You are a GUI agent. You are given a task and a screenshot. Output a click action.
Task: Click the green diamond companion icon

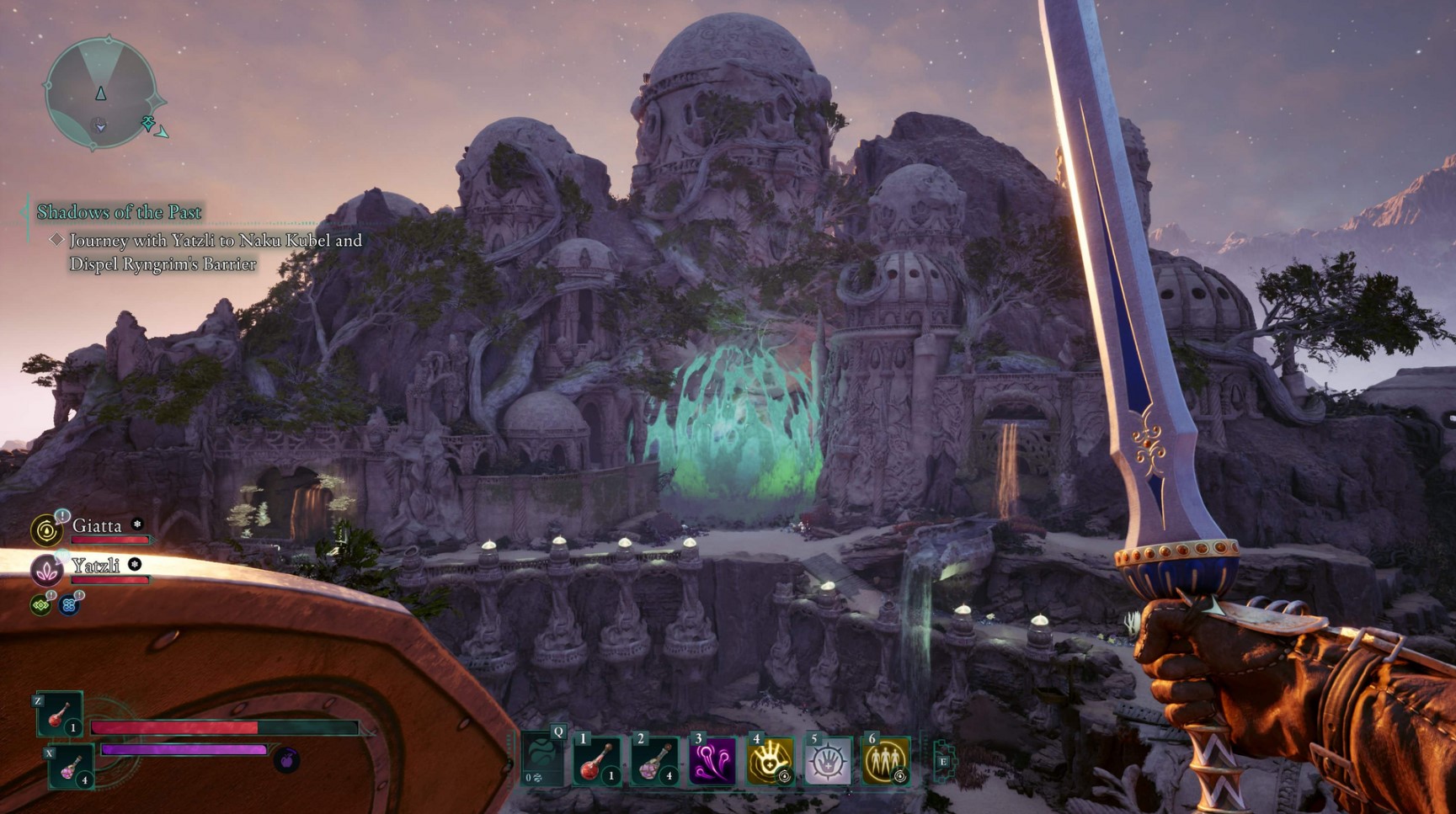[x=40, y=604]
